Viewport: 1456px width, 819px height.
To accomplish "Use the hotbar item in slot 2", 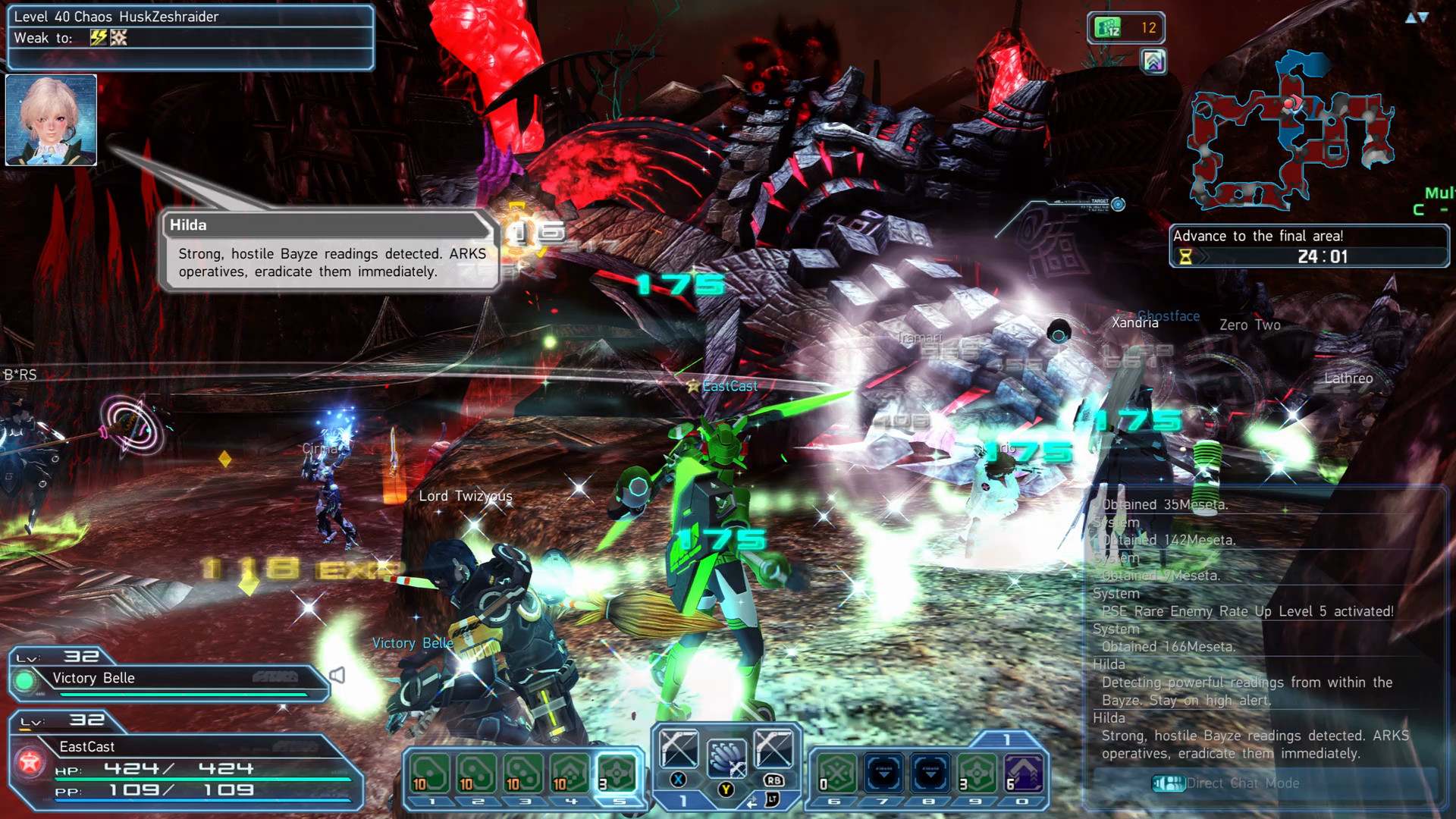I will click(x=477, y=773).
